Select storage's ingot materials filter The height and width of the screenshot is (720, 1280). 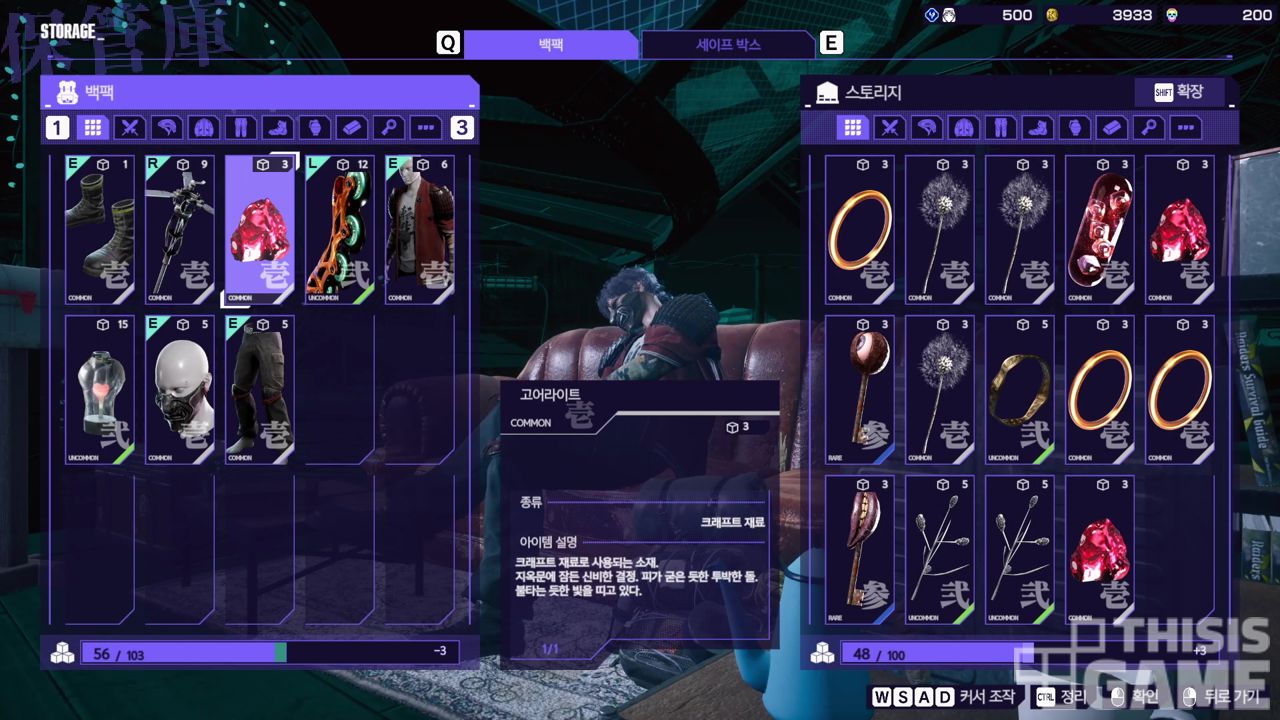point(1111,128)
